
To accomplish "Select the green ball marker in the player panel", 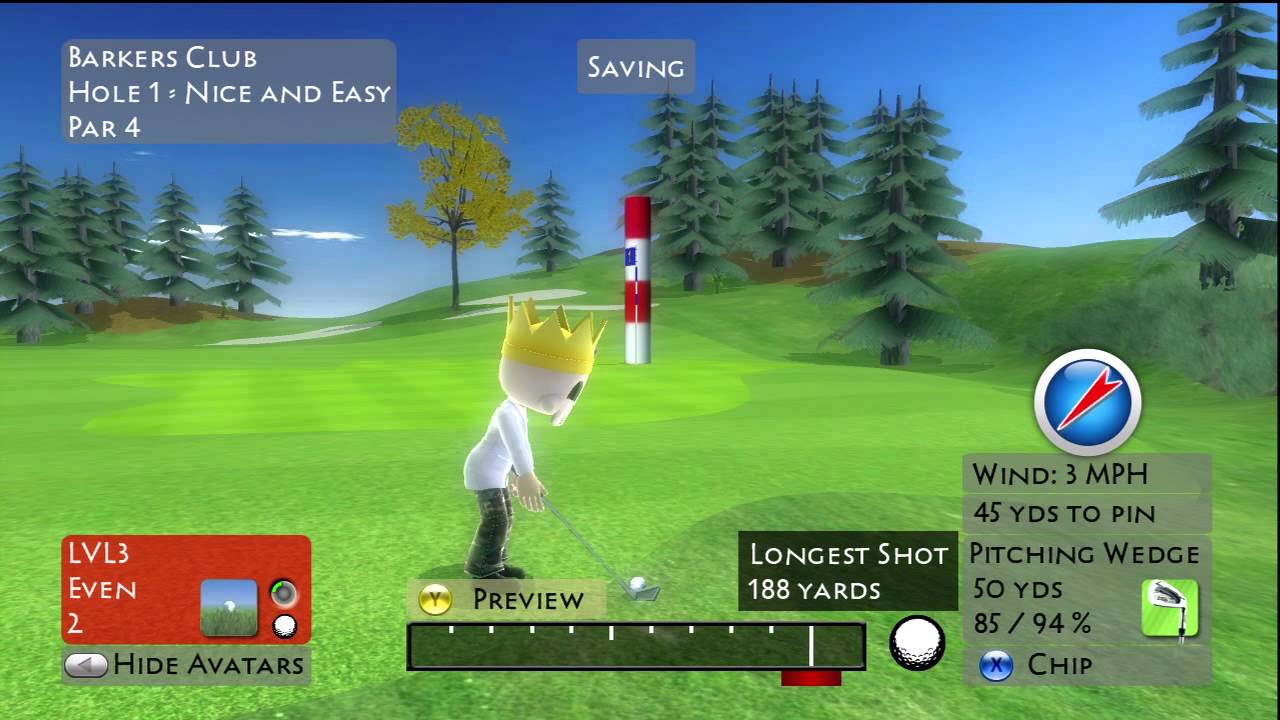I will [283, 592].
